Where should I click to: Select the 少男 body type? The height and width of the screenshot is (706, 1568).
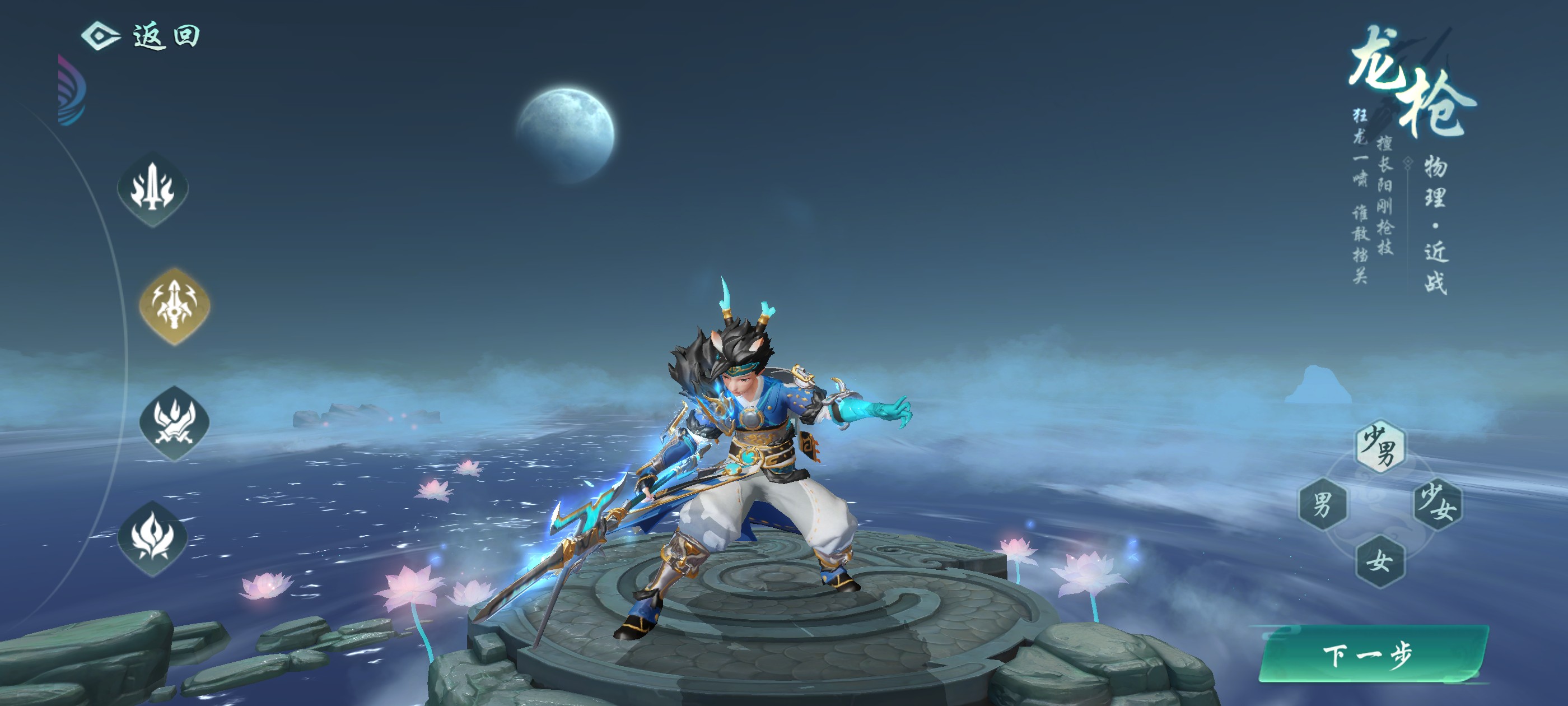pyautogui.click(x=1379, y=446)
